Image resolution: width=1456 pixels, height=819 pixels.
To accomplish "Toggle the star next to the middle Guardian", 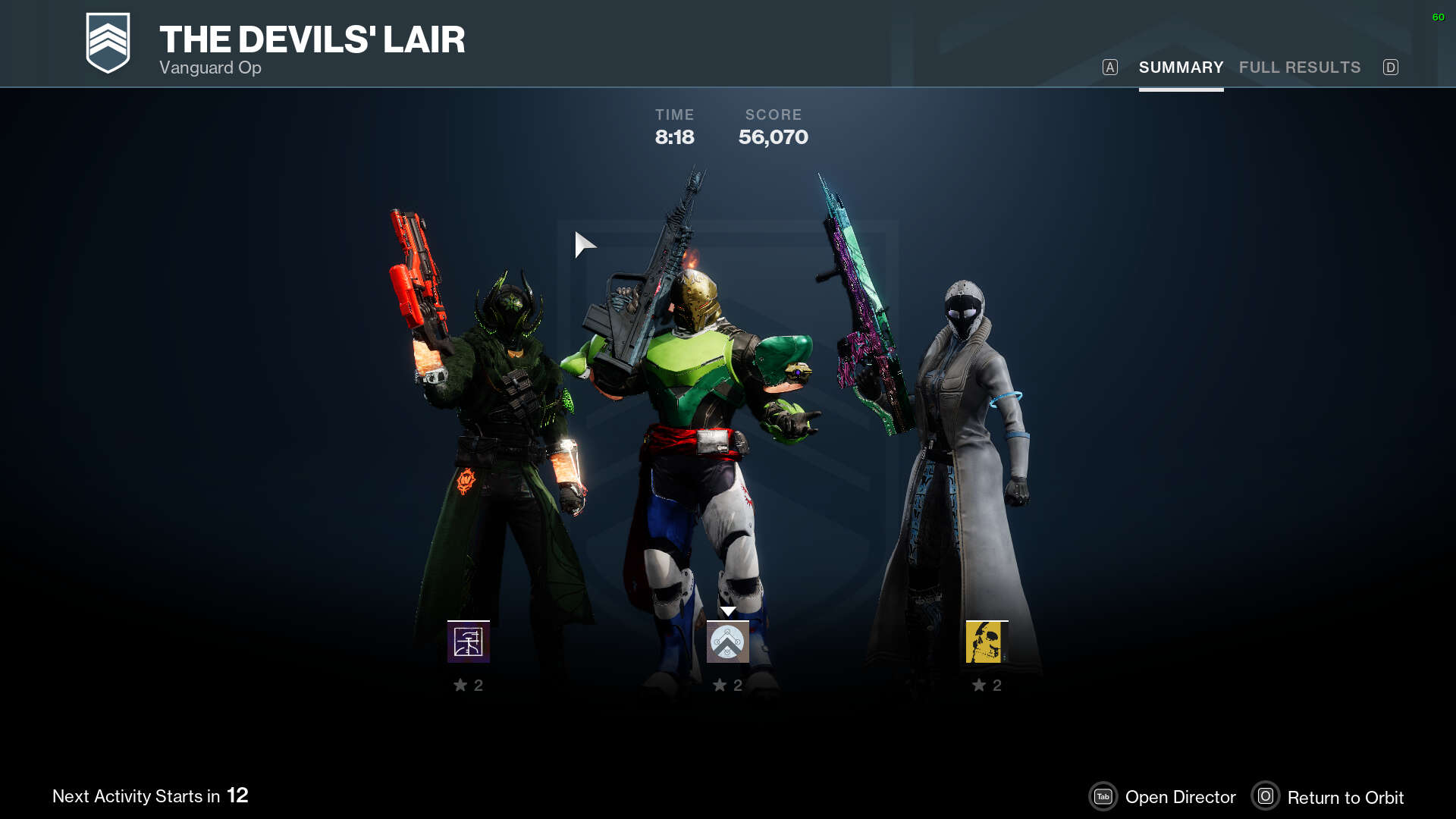I will click(x=719, y=685).
